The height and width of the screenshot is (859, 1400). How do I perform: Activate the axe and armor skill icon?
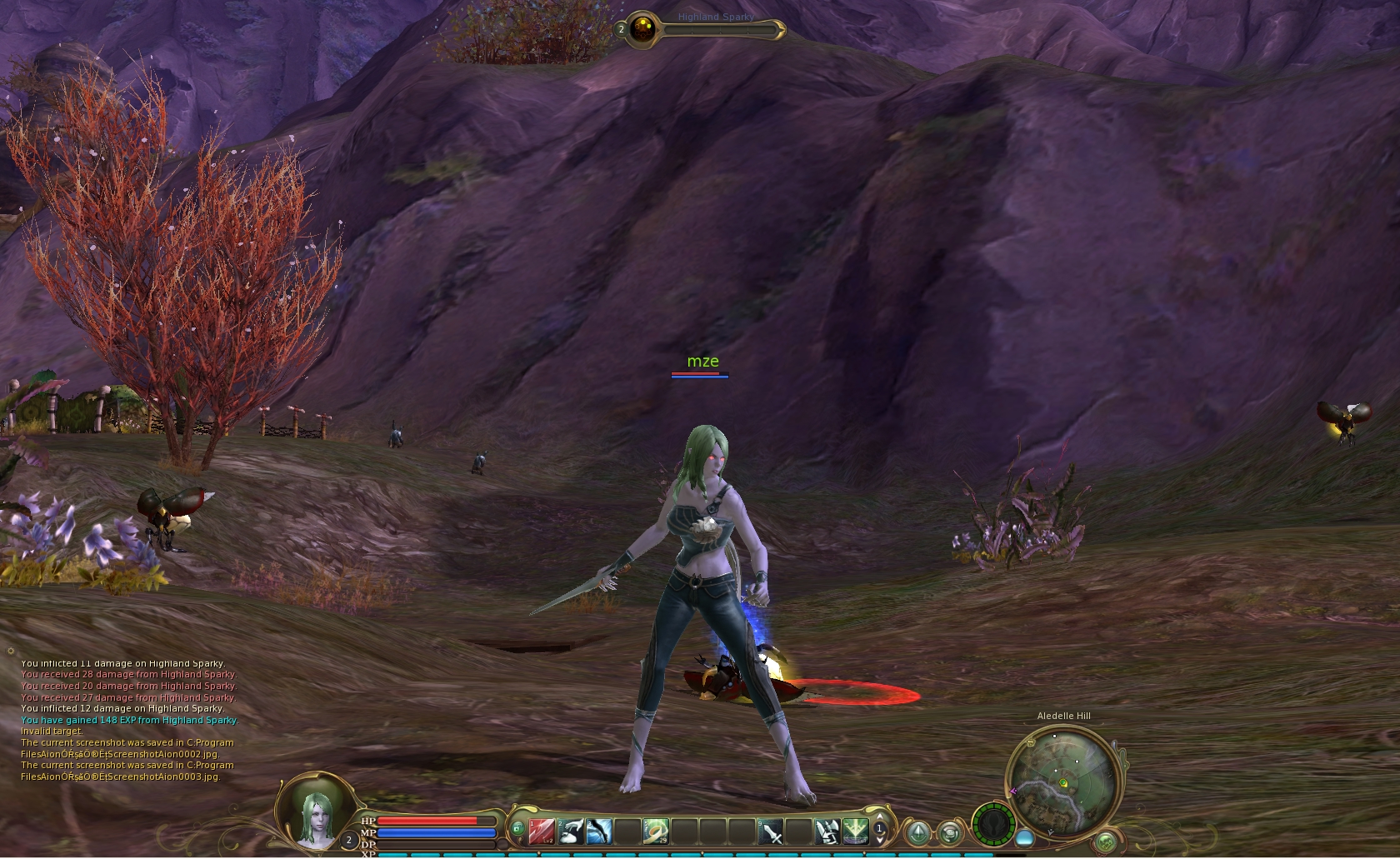coord(827,831)
